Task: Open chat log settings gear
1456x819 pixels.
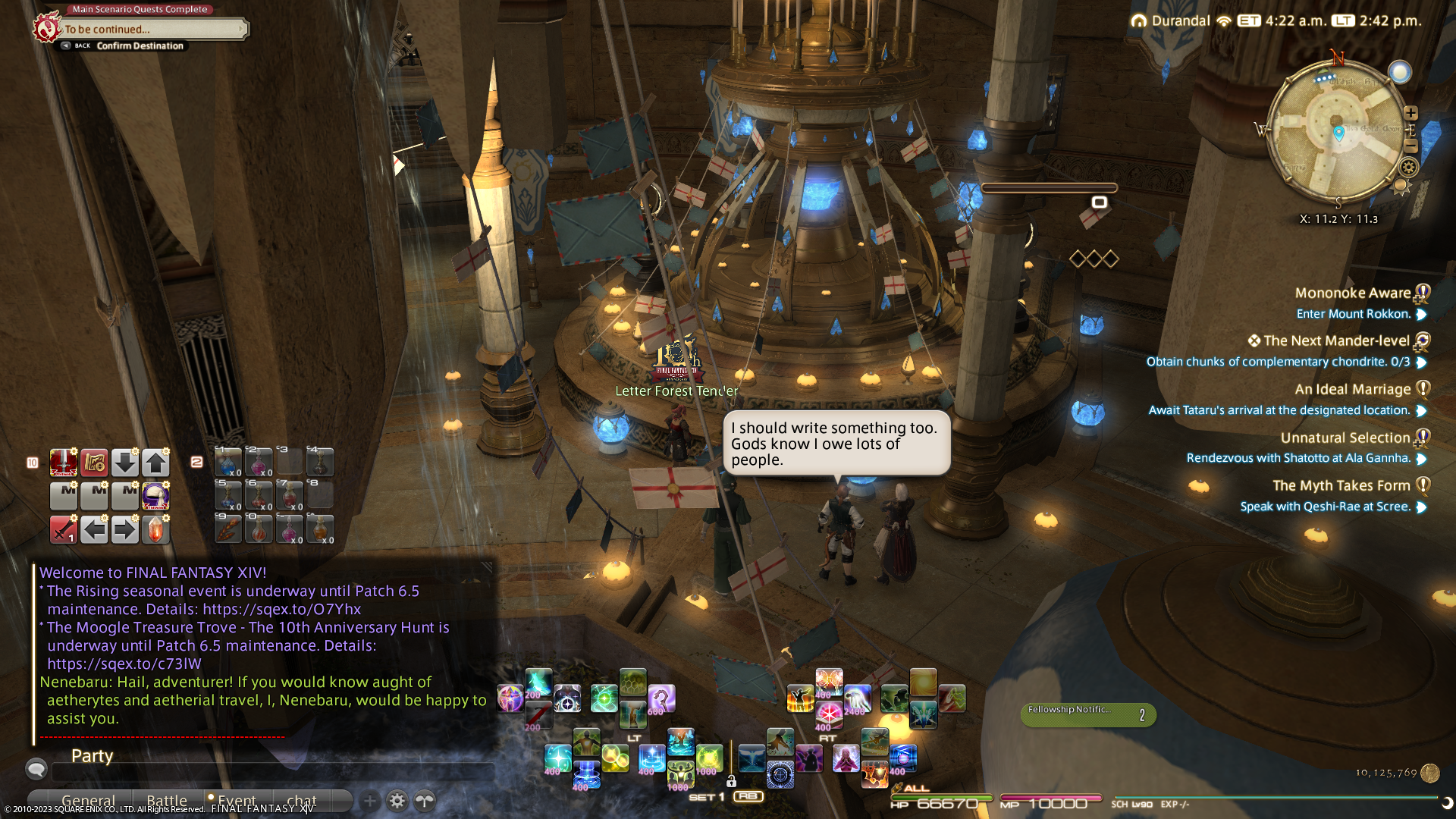Action: point(397,801)
